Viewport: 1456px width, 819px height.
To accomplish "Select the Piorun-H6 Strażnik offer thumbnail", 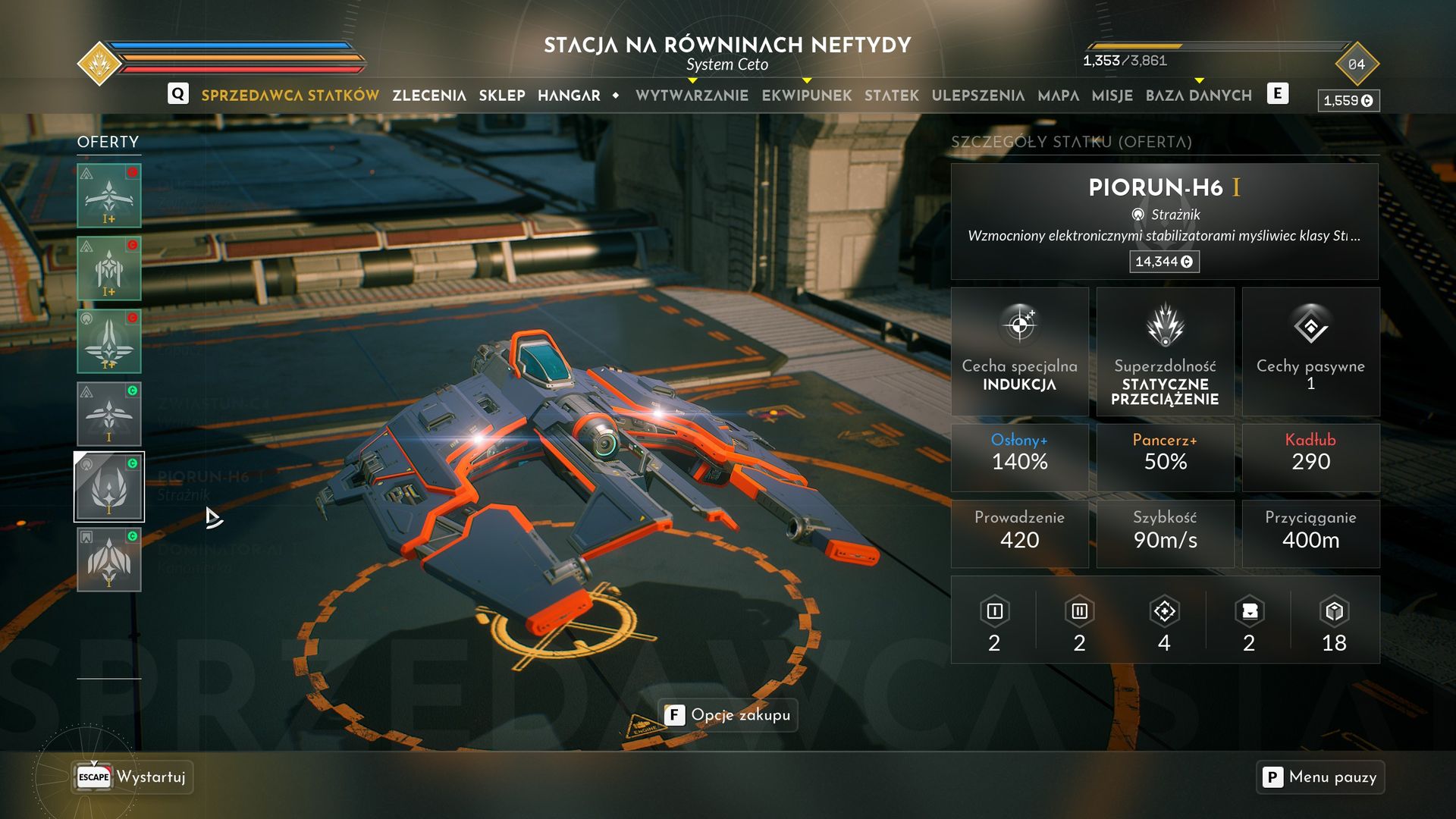I will [x=109, y=487].
